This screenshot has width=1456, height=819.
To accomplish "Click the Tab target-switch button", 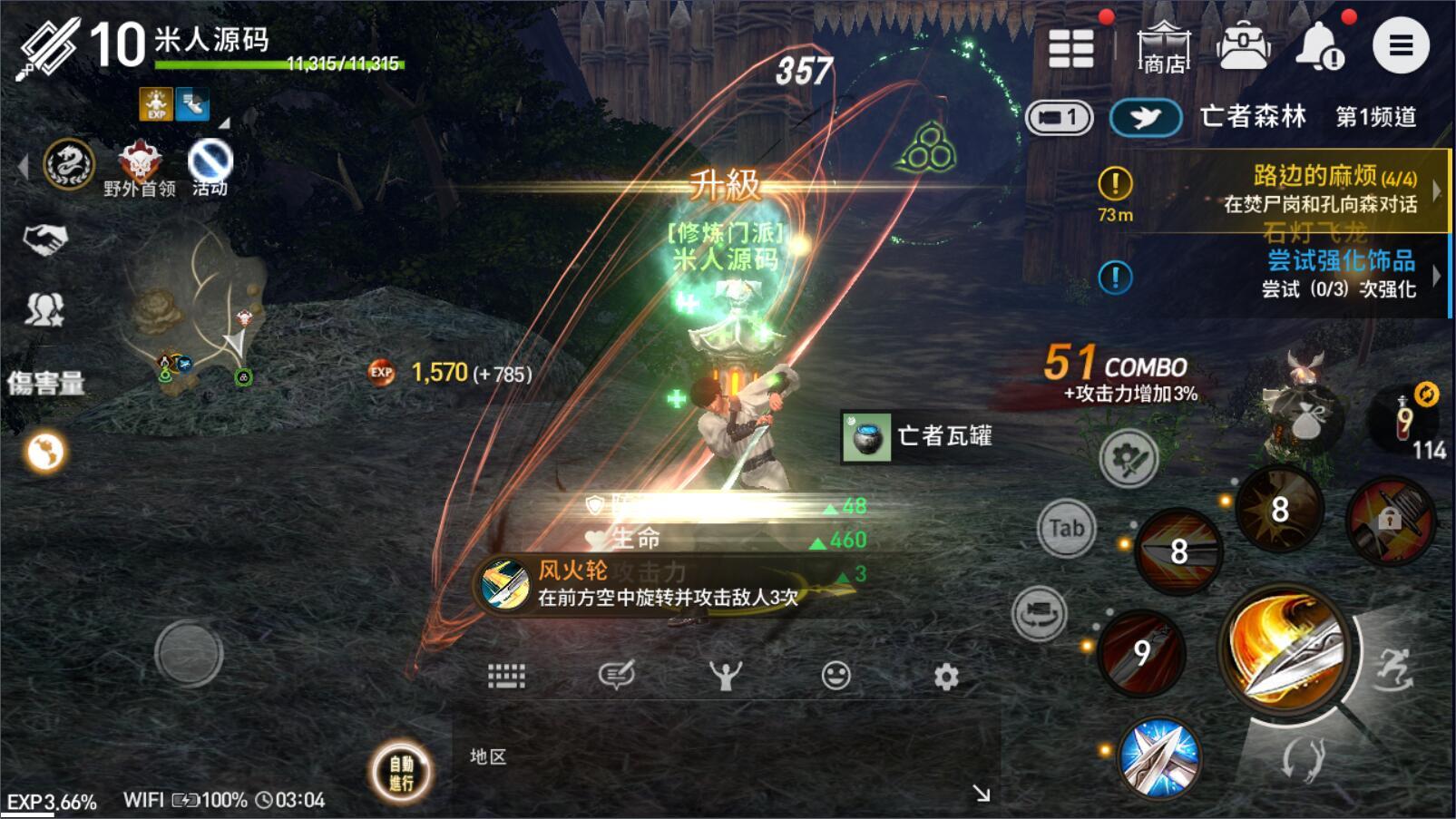I will [1067, 528].
